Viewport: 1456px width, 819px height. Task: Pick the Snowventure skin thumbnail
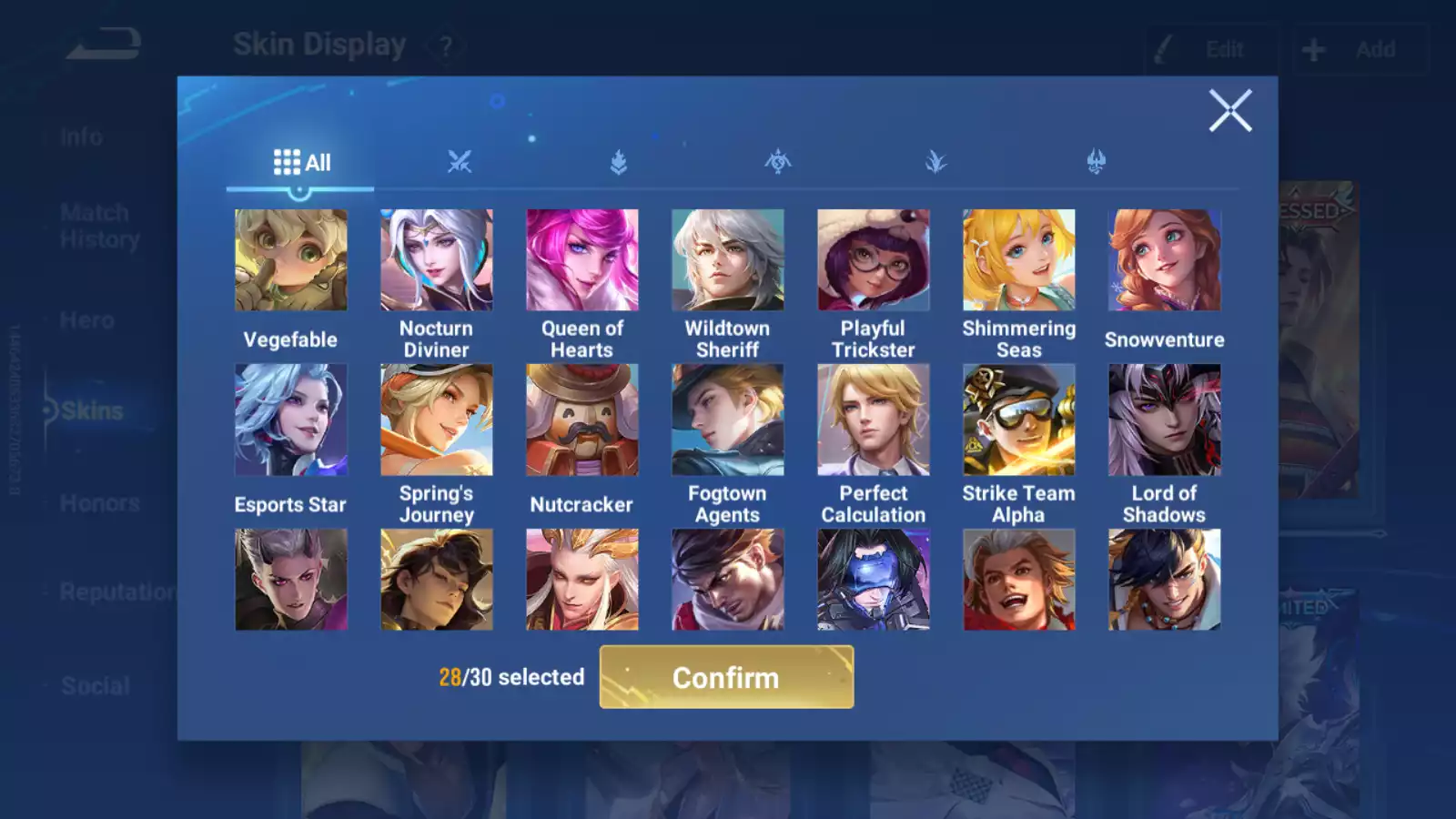pyautogui.click(x=1164, y=260)
